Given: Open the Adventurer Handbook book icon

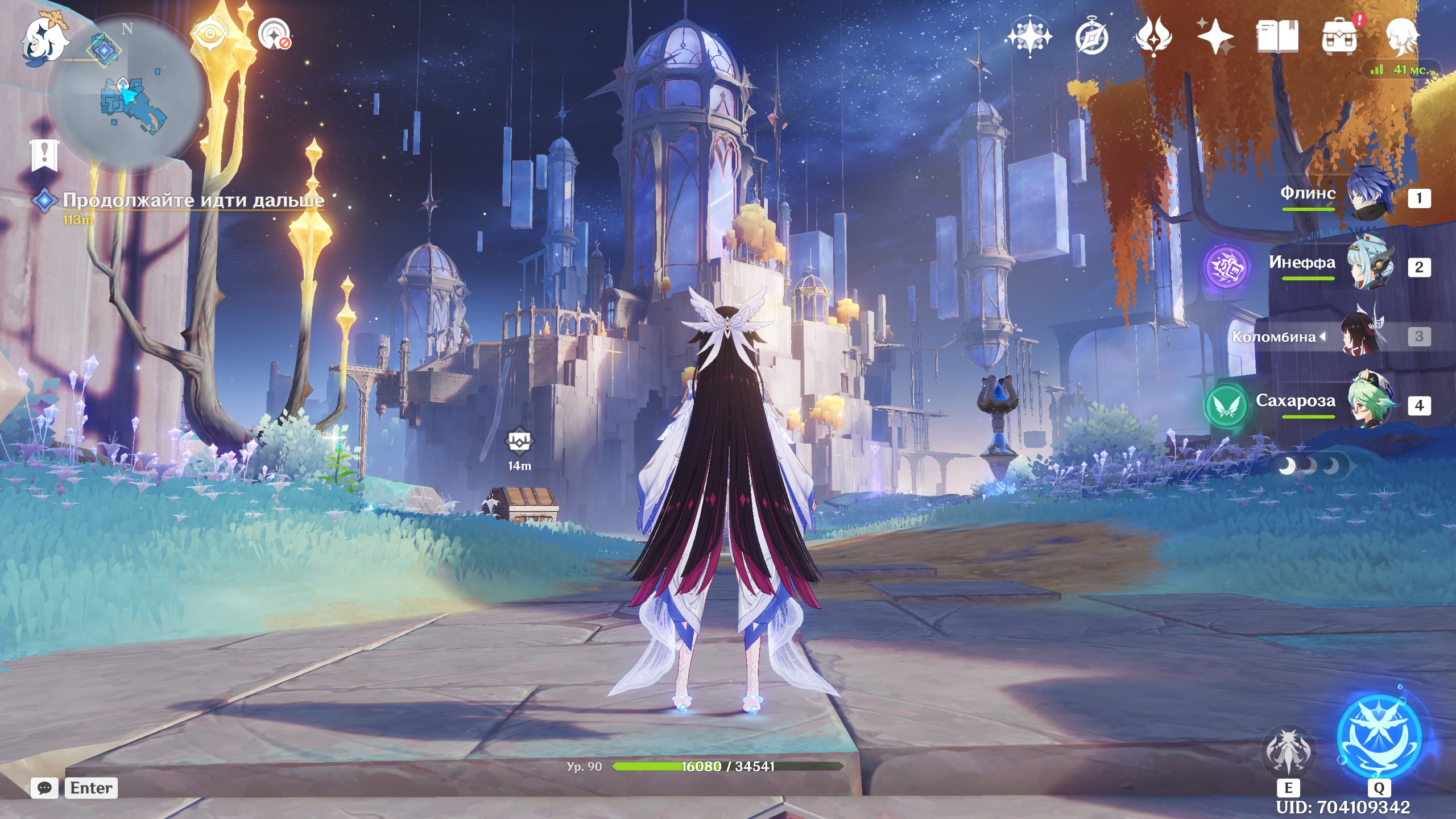Looking at the screenshot, I should (1277, 38).
